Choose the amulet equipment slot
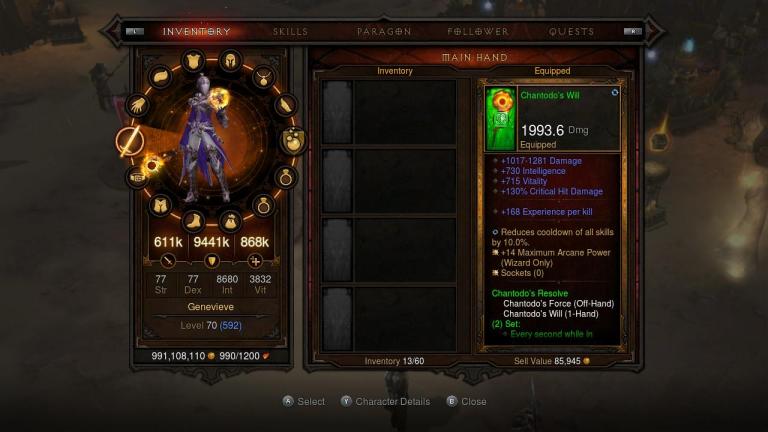Screen dimensions: 768x432 pyautogui.click(x=264, y=76)
